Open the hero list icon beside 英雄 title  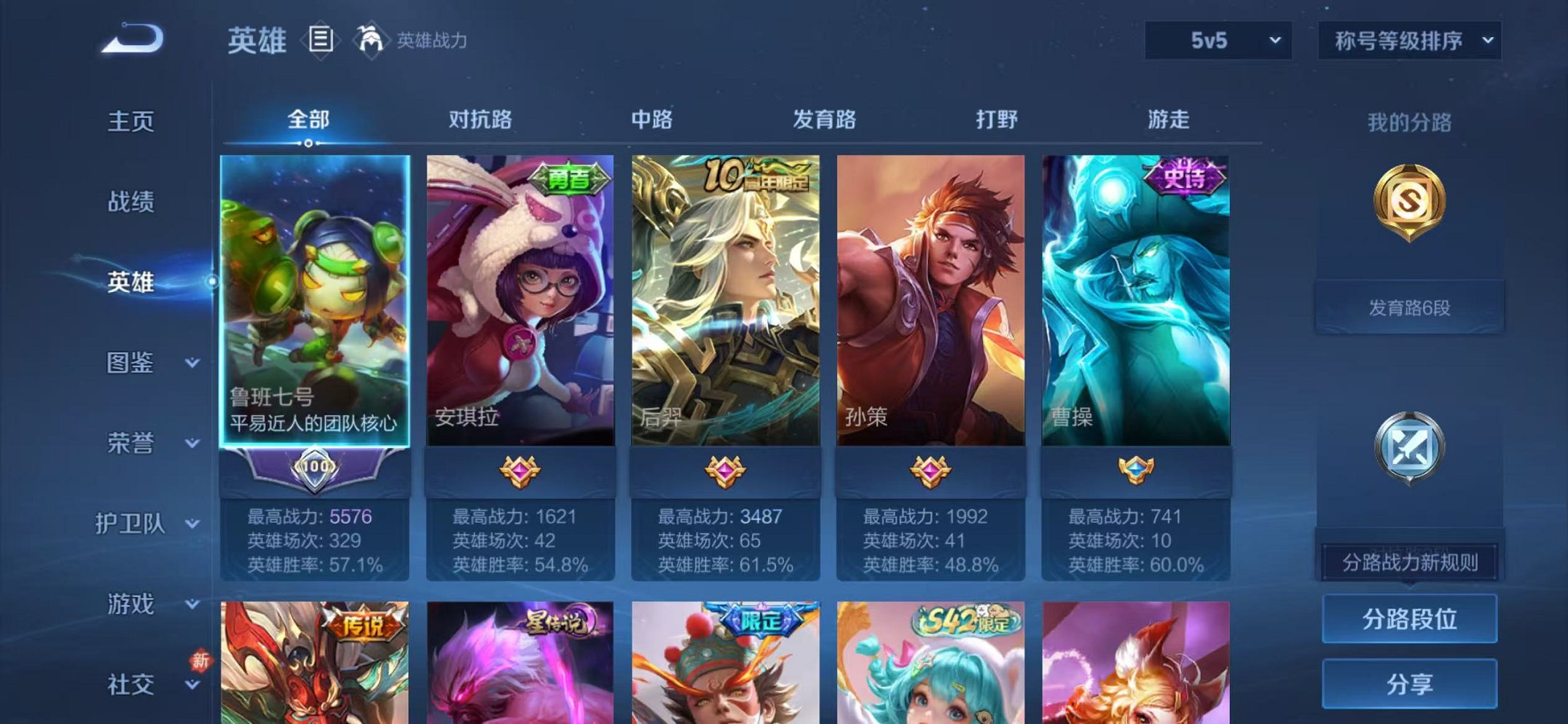click(x=321, y=40)
